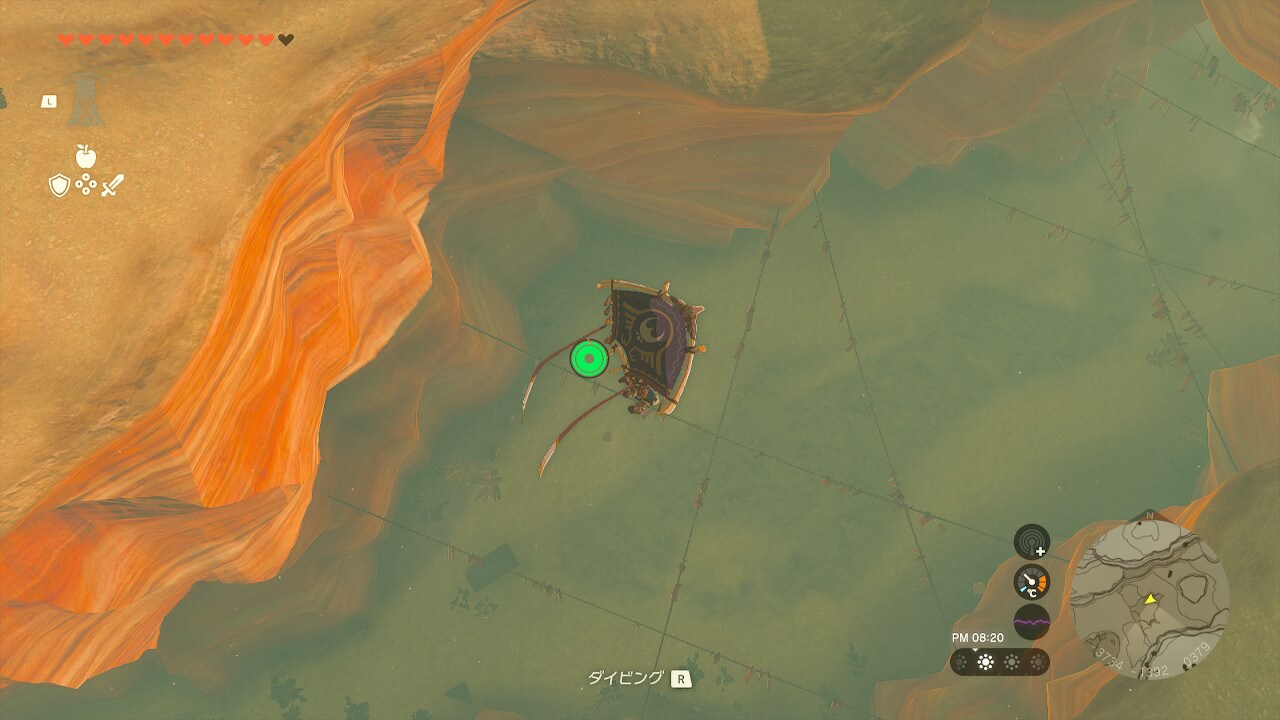Click the yellow player arrow on minimap
This screenshot has height=720, width=1280.
pyautogui.click(x=1150, y=599)
